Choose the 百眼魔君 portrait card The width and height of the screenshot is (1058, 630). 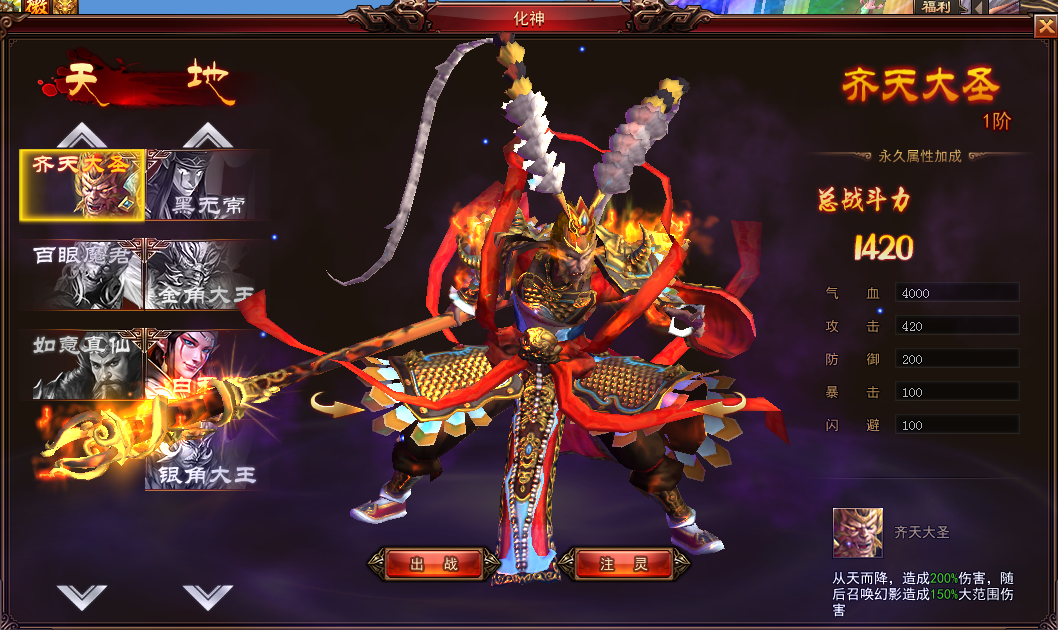click(83, 274)
